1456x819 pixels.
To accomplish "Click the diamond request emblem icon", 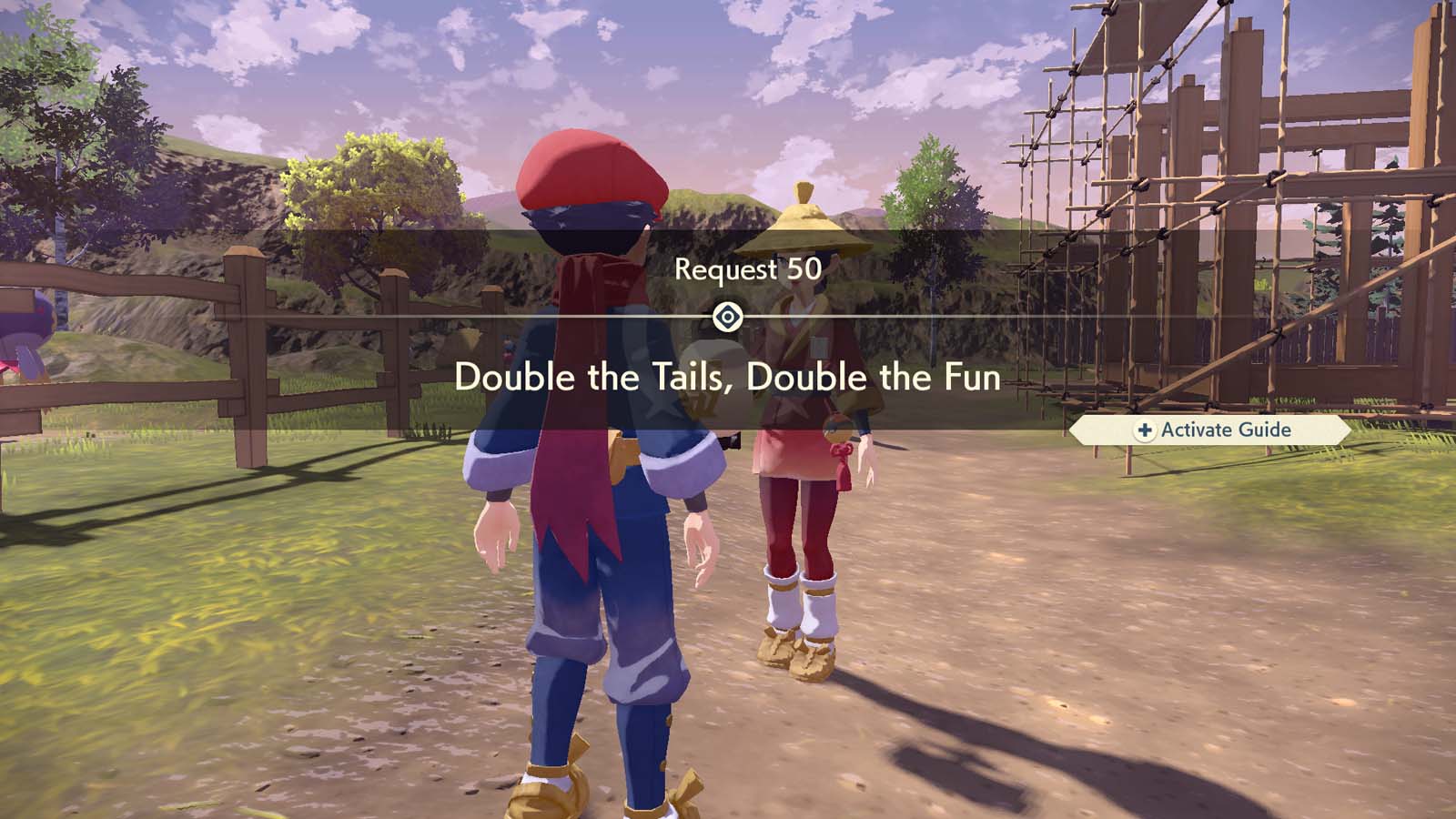I will click(x=728, y=316).
